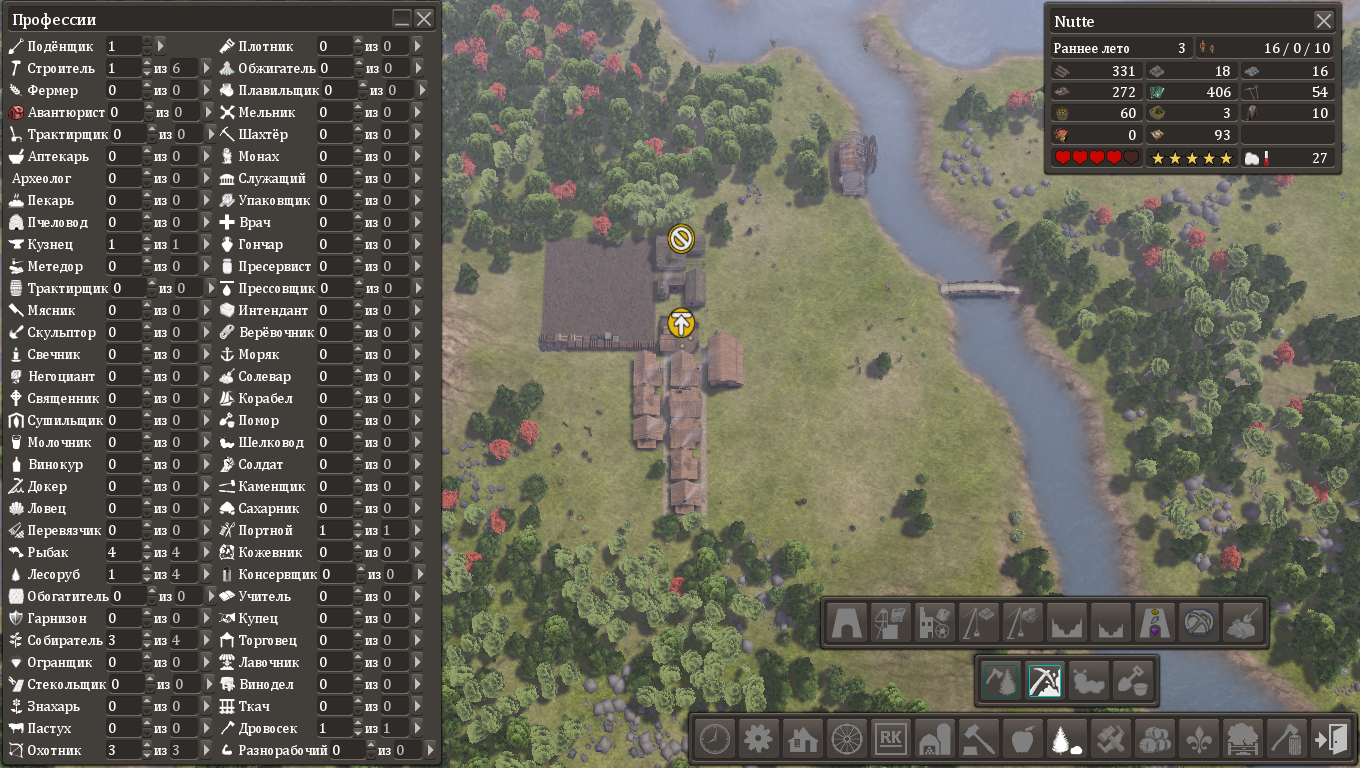Select the mine tunnel entrance building
1360x768 pixels.
pos(846,623)
